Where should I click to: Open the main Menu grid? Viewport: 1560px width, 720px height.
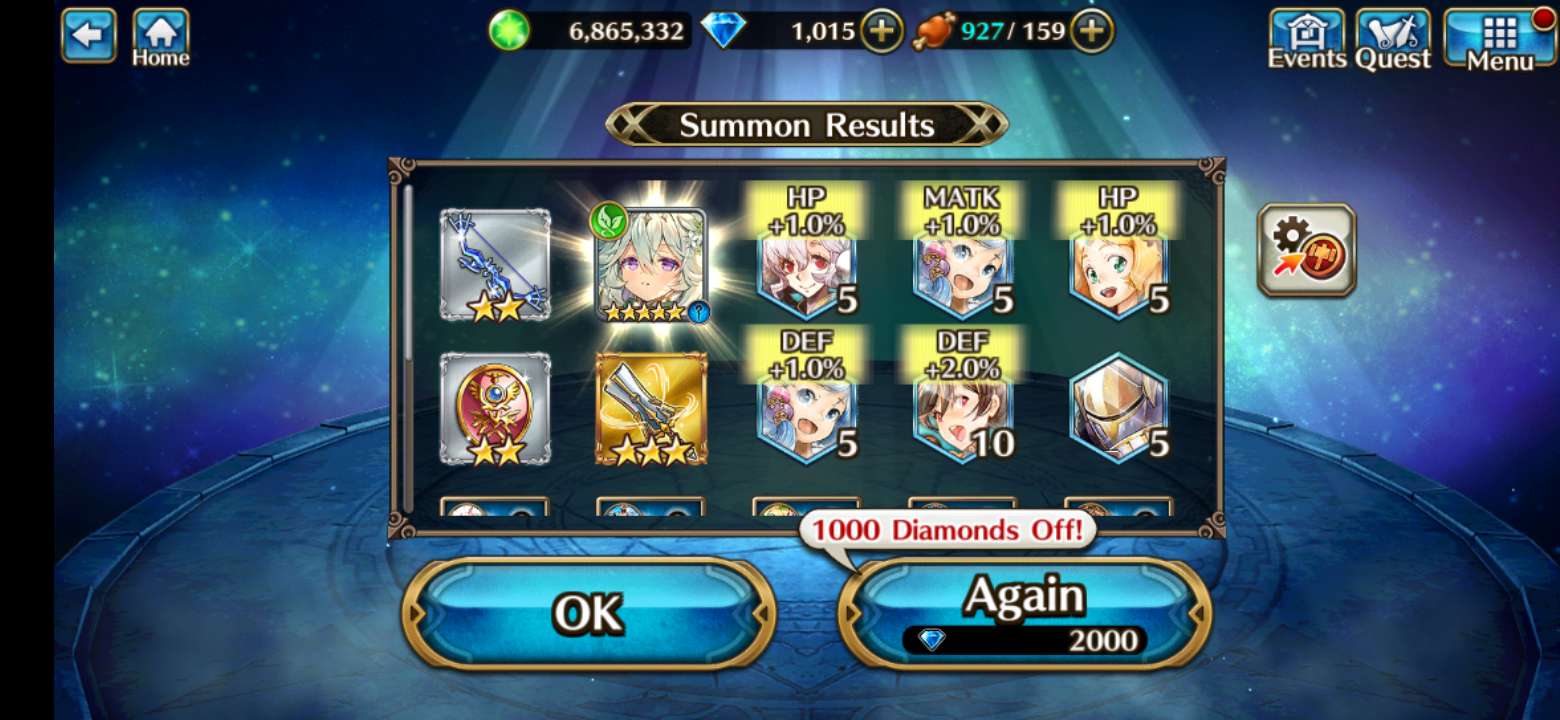click(x=1499, y=39)
